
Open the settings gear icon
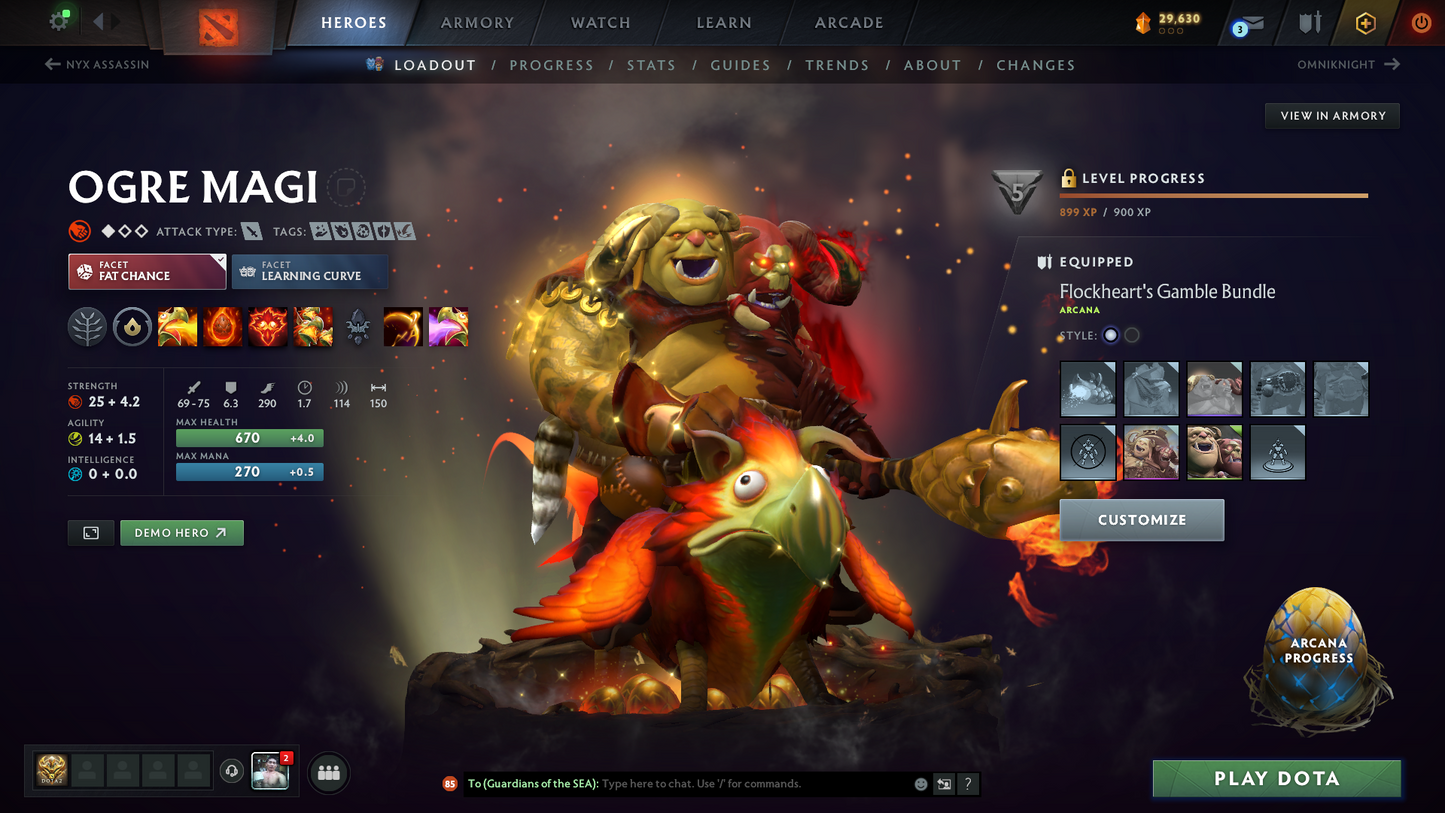click(x=56, y=19)
